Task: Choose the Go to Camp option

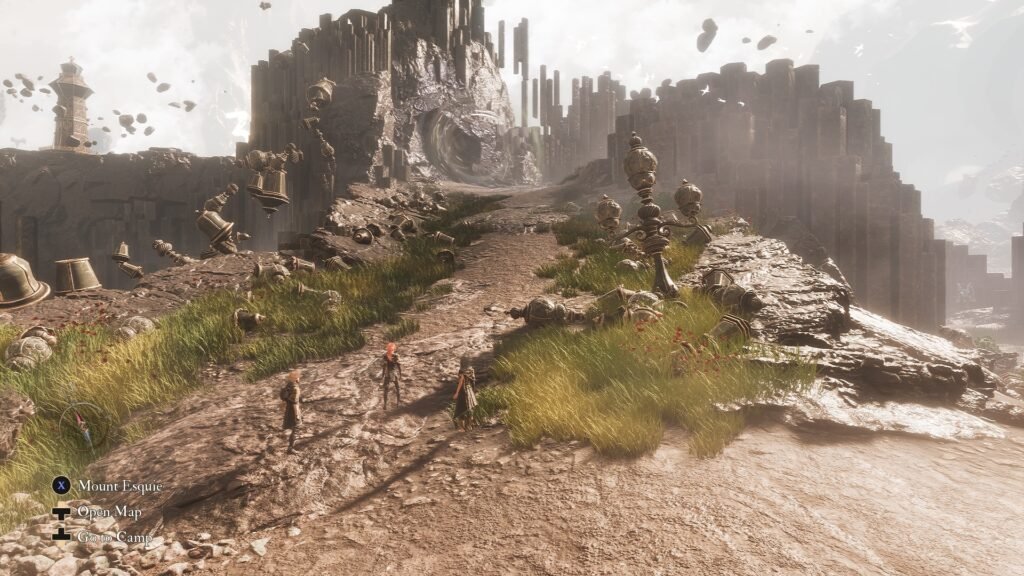Action: [114, 537]
